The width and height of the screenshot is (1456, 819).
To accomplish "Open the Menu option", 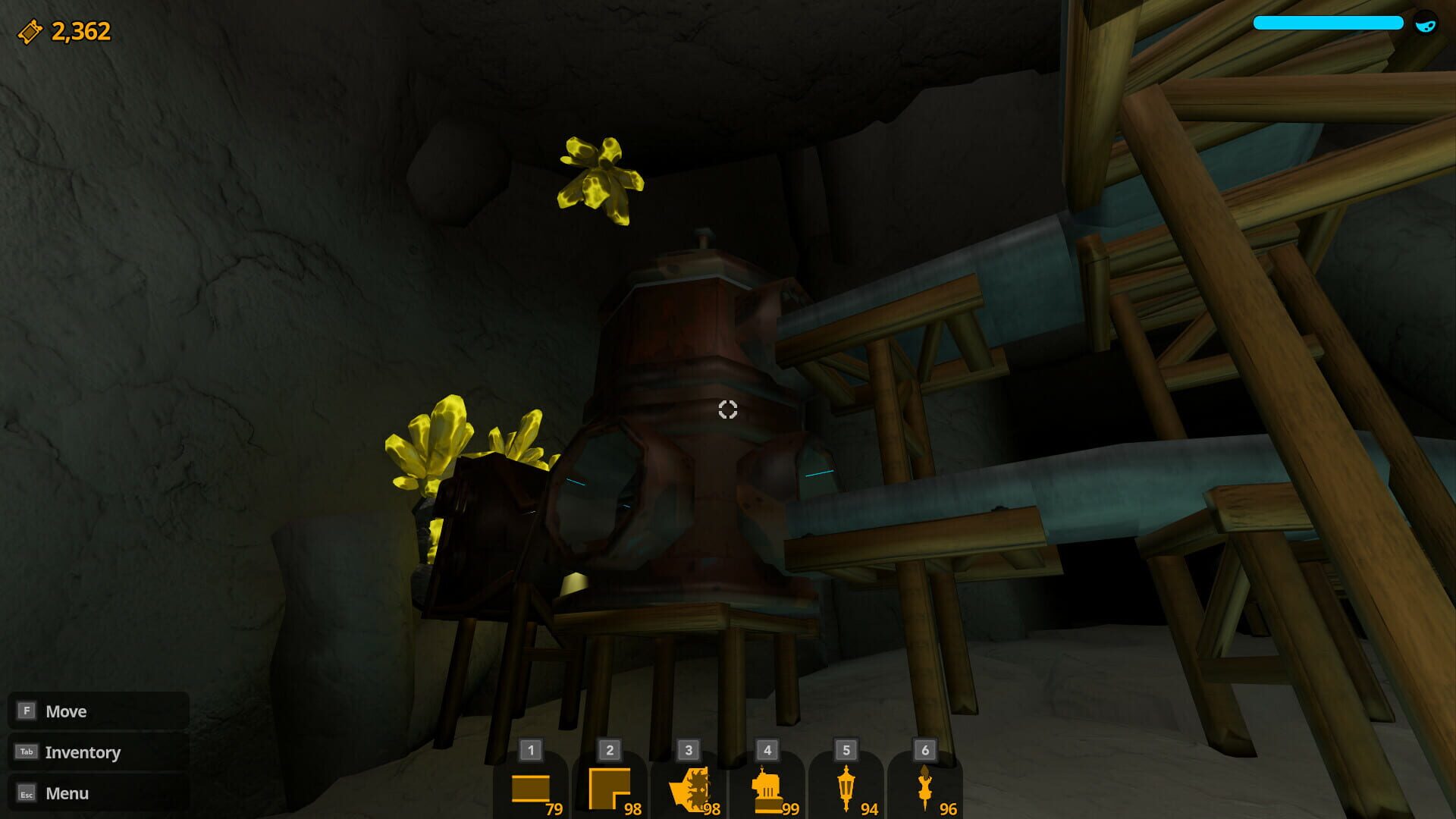I will (x=67, y=793).
